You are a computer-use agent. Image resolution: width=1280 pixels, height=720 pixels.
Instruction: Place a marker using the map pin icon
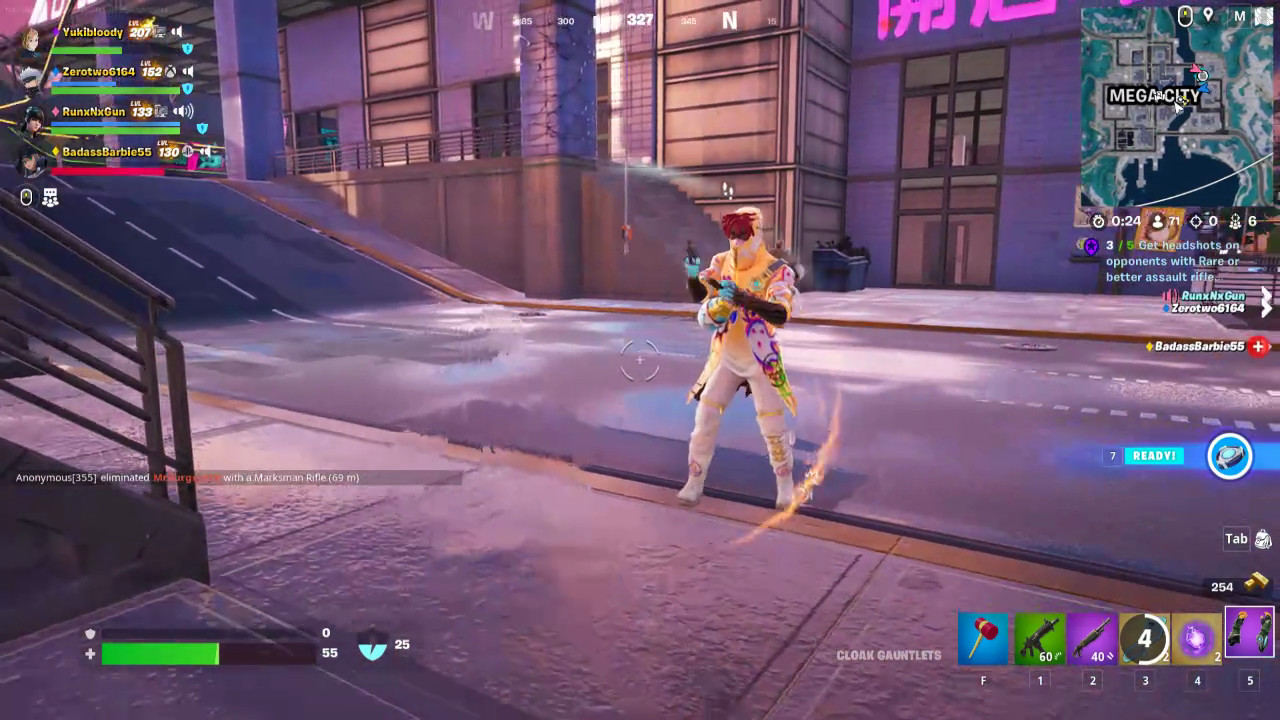click(1208, 15)
